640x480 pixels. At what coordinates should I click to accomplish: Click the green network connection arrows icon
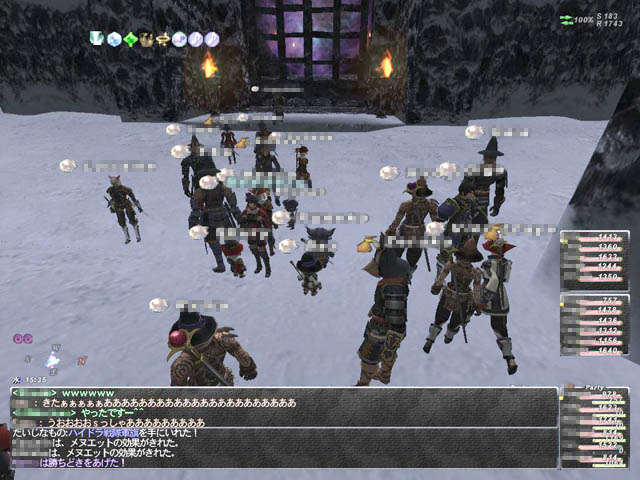(x=566, y=19)
